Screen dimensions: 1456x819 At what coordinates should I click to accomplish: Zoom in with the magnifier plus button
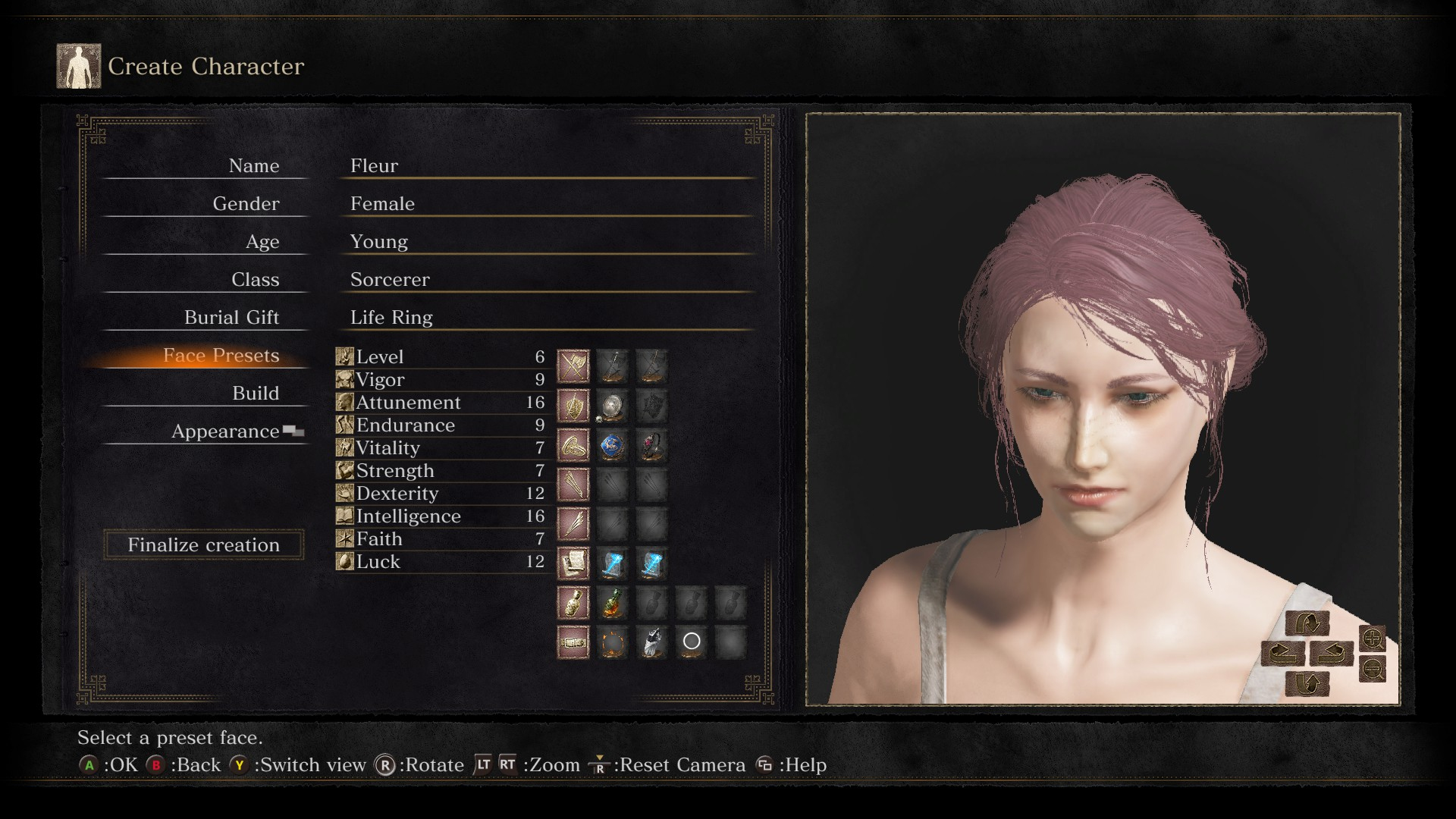pos(1372,639)
